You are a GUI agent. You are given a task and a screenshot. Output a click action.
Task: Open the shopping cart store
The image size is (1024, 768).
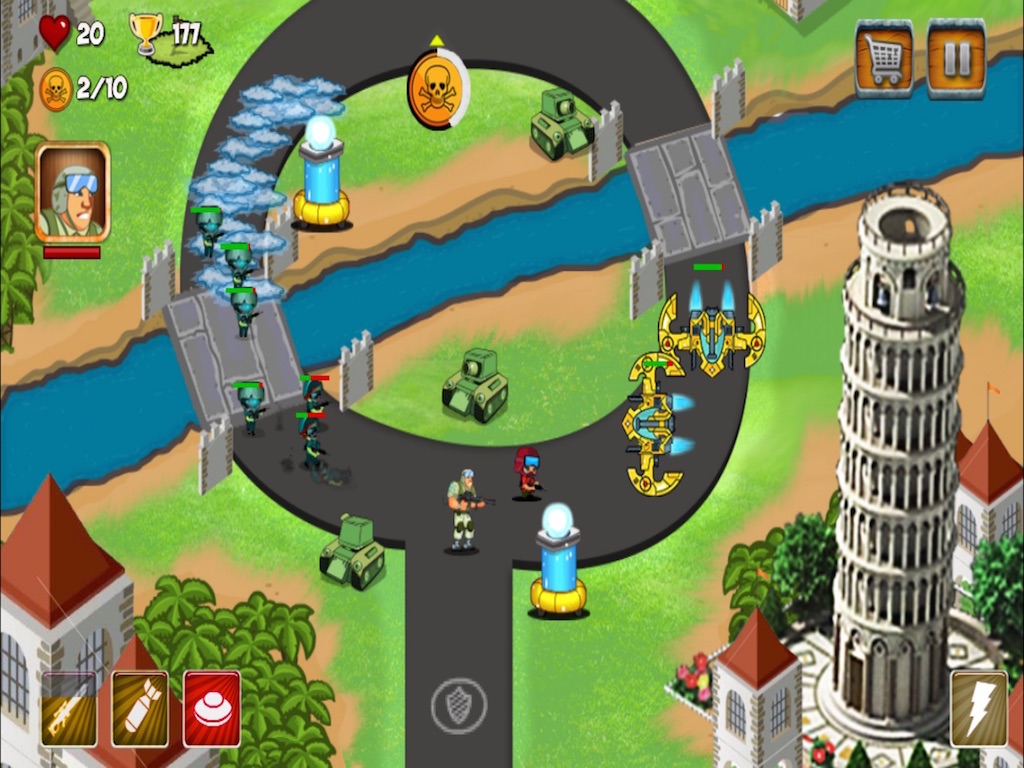(x=884, y=60)
